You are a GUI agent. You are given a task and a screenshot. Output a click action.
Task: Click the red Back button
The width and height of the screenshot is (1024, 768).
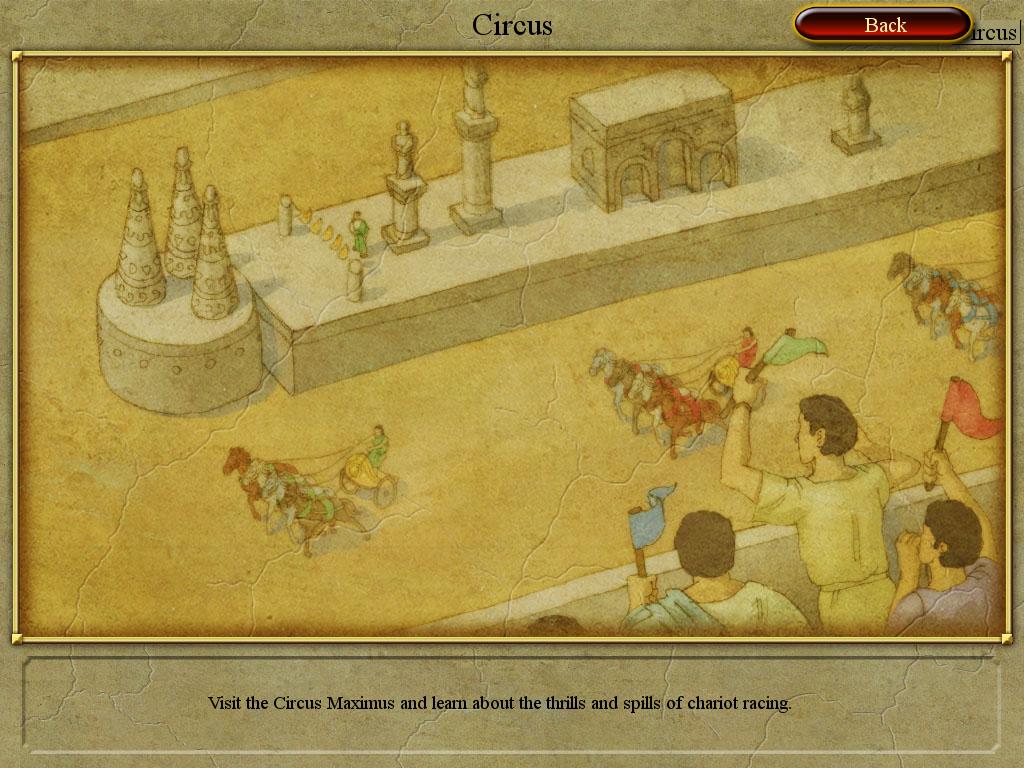coord(883,25)
